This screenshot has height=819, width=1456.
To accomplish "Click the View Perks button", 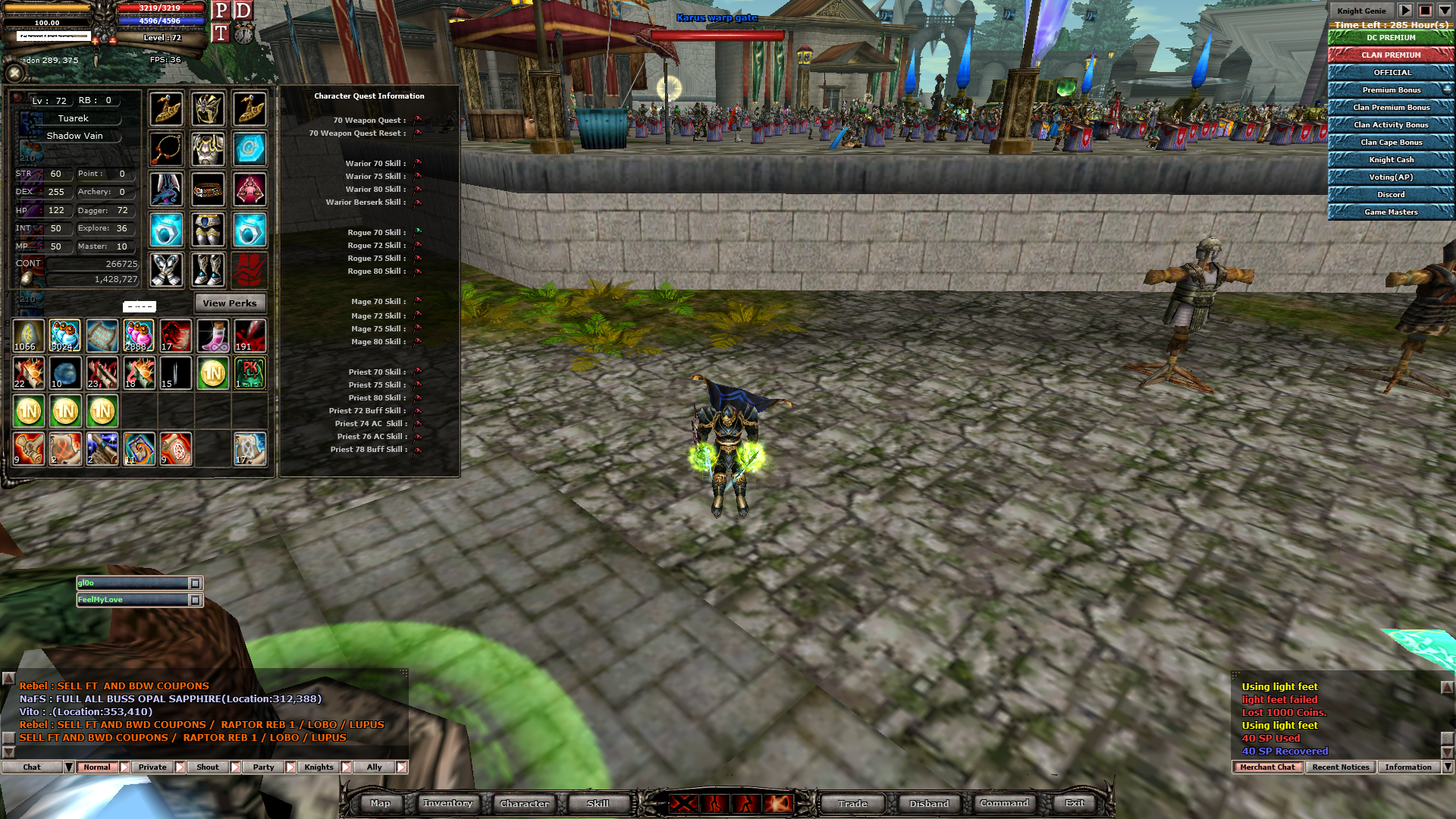I will (229, 303).
